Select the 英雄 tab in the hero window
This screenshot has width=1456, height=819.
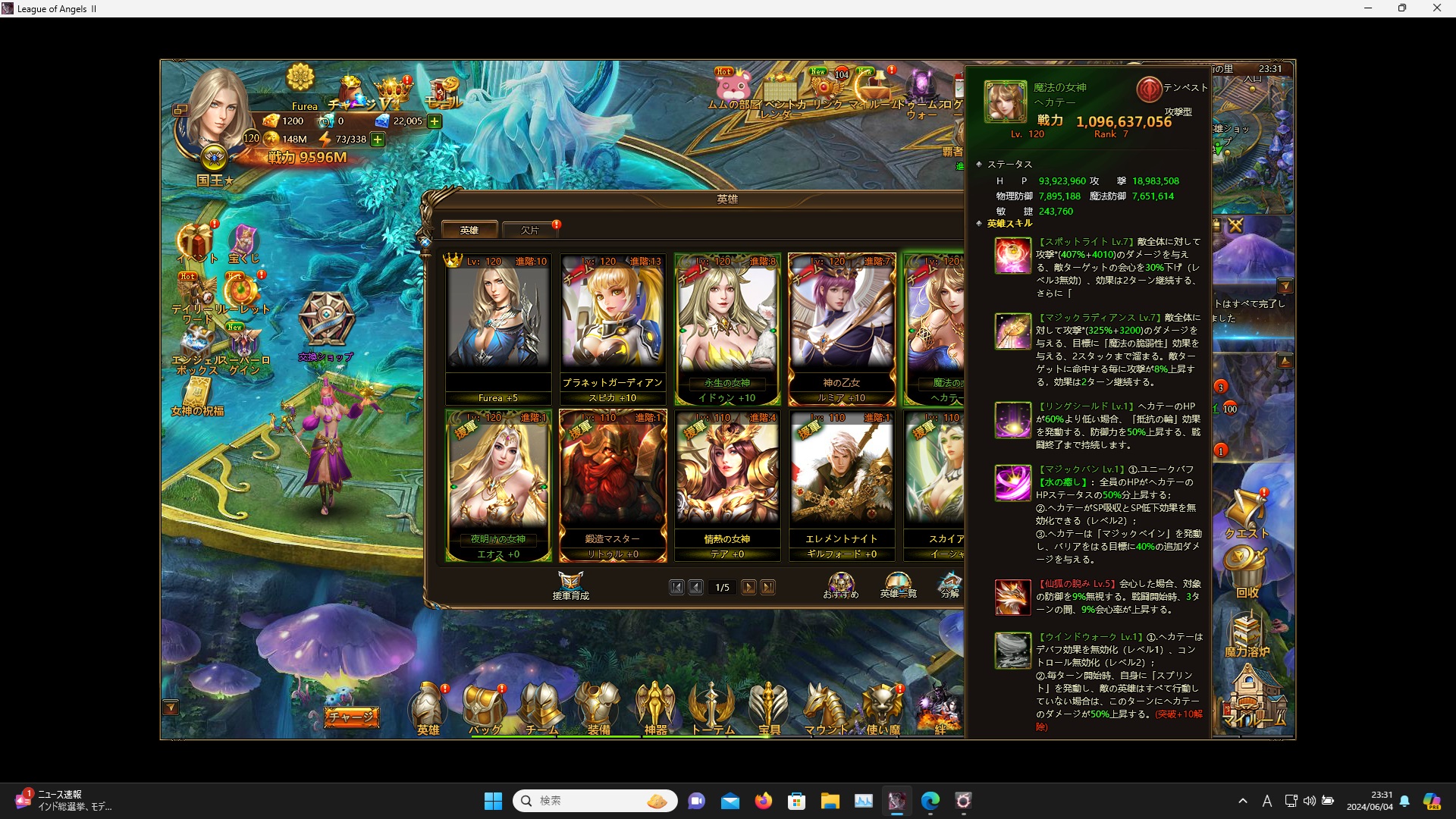470,229
